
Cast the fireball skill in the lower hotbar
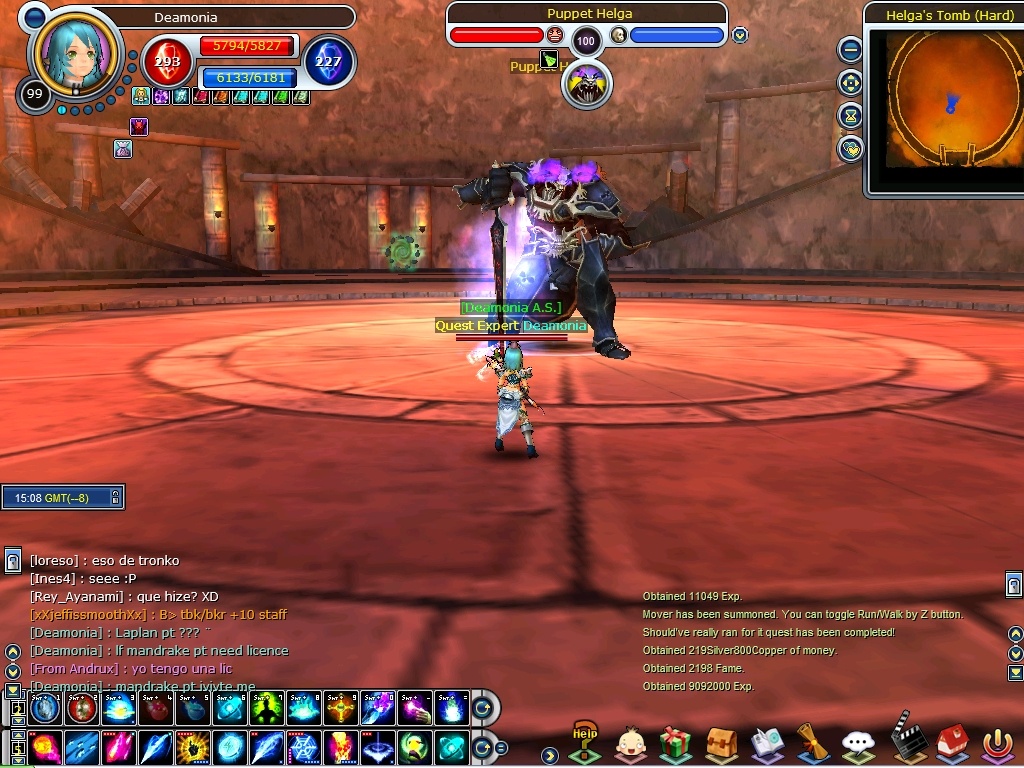pos(45,747)
